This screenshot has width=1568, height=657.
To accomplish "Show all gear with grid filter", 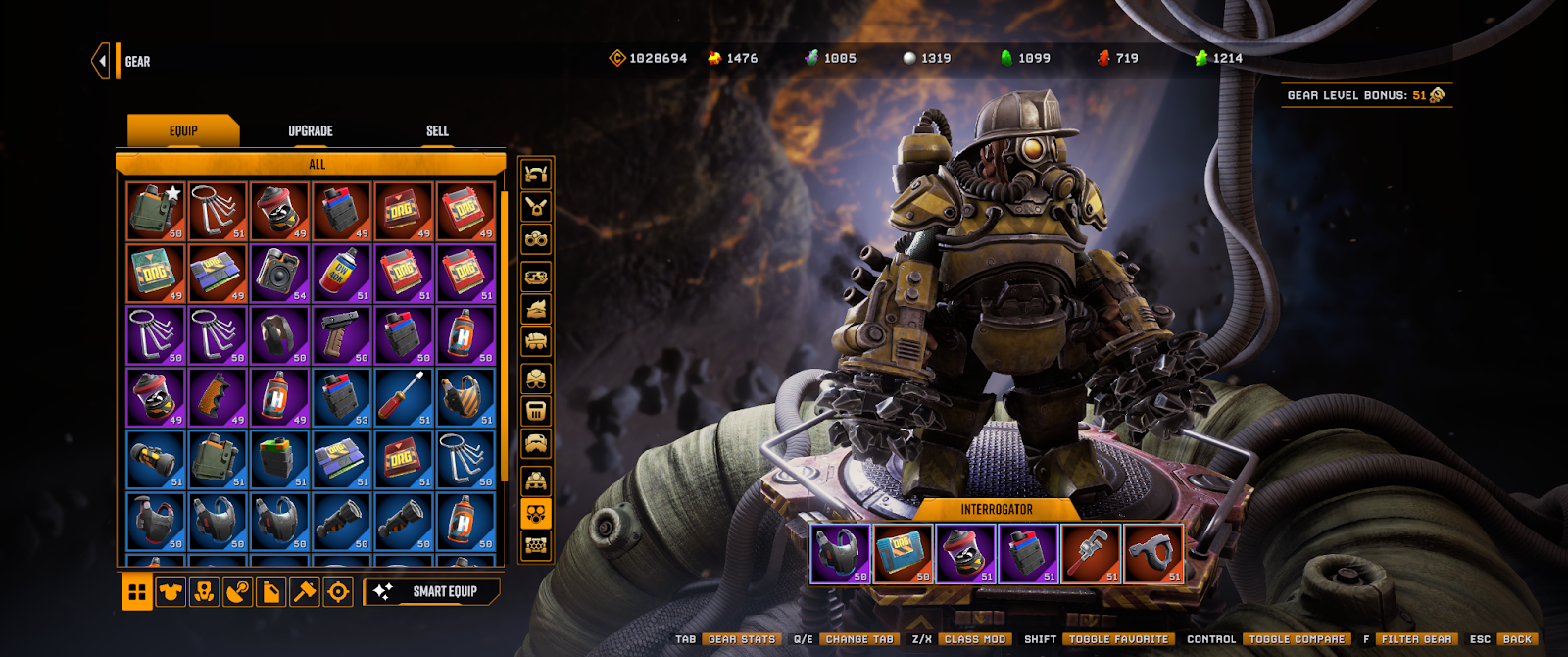I will (137, 592).
